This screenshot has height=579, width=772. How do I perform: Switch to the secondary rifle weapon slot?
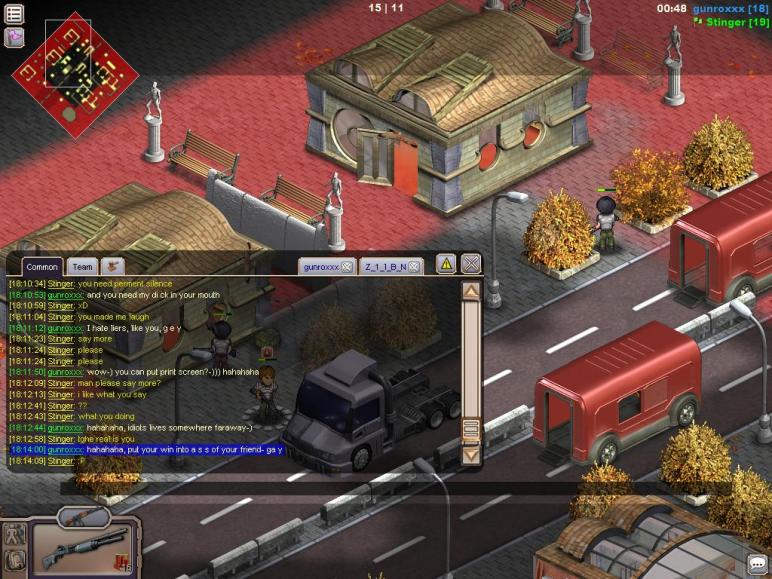(83, 517)
